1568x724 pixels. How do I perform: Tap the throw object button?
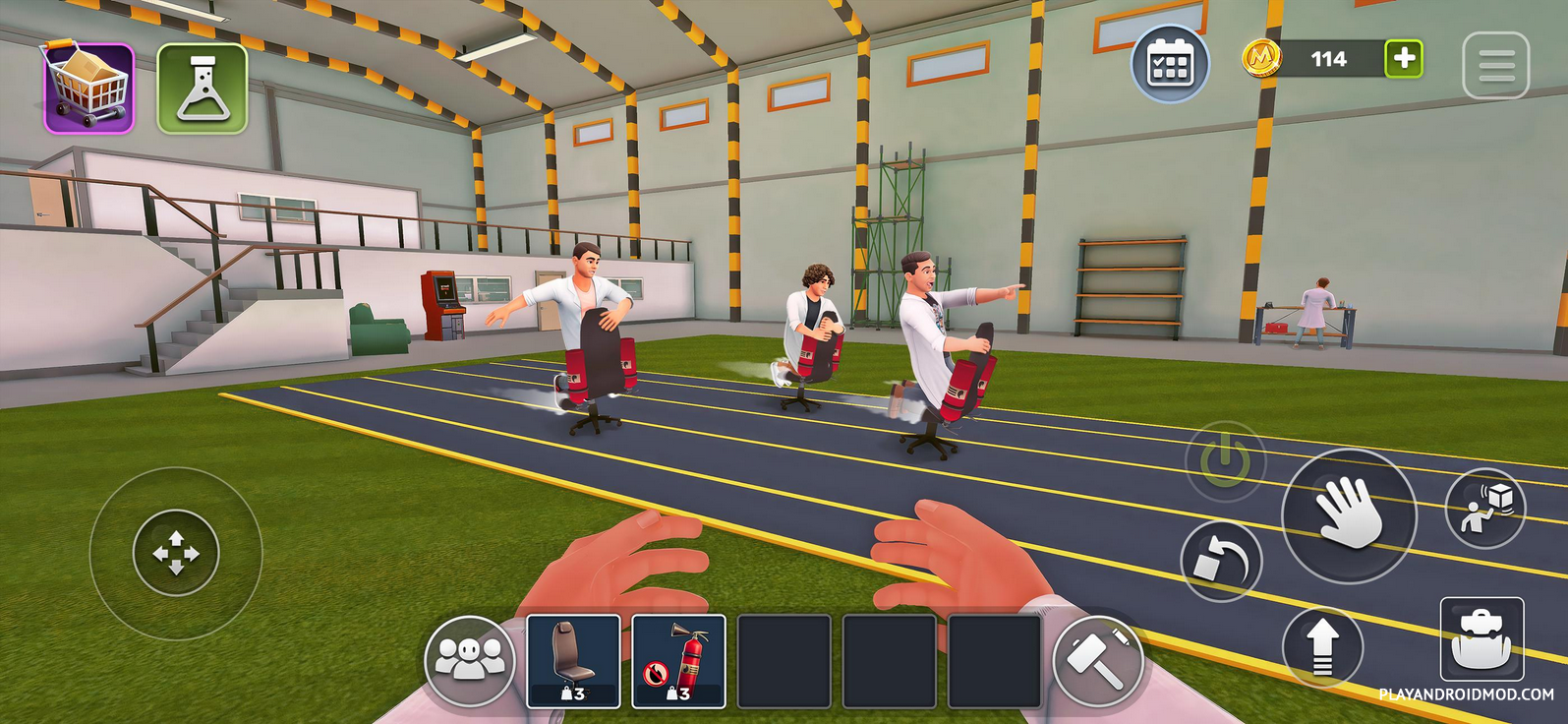coord(1484,508)
